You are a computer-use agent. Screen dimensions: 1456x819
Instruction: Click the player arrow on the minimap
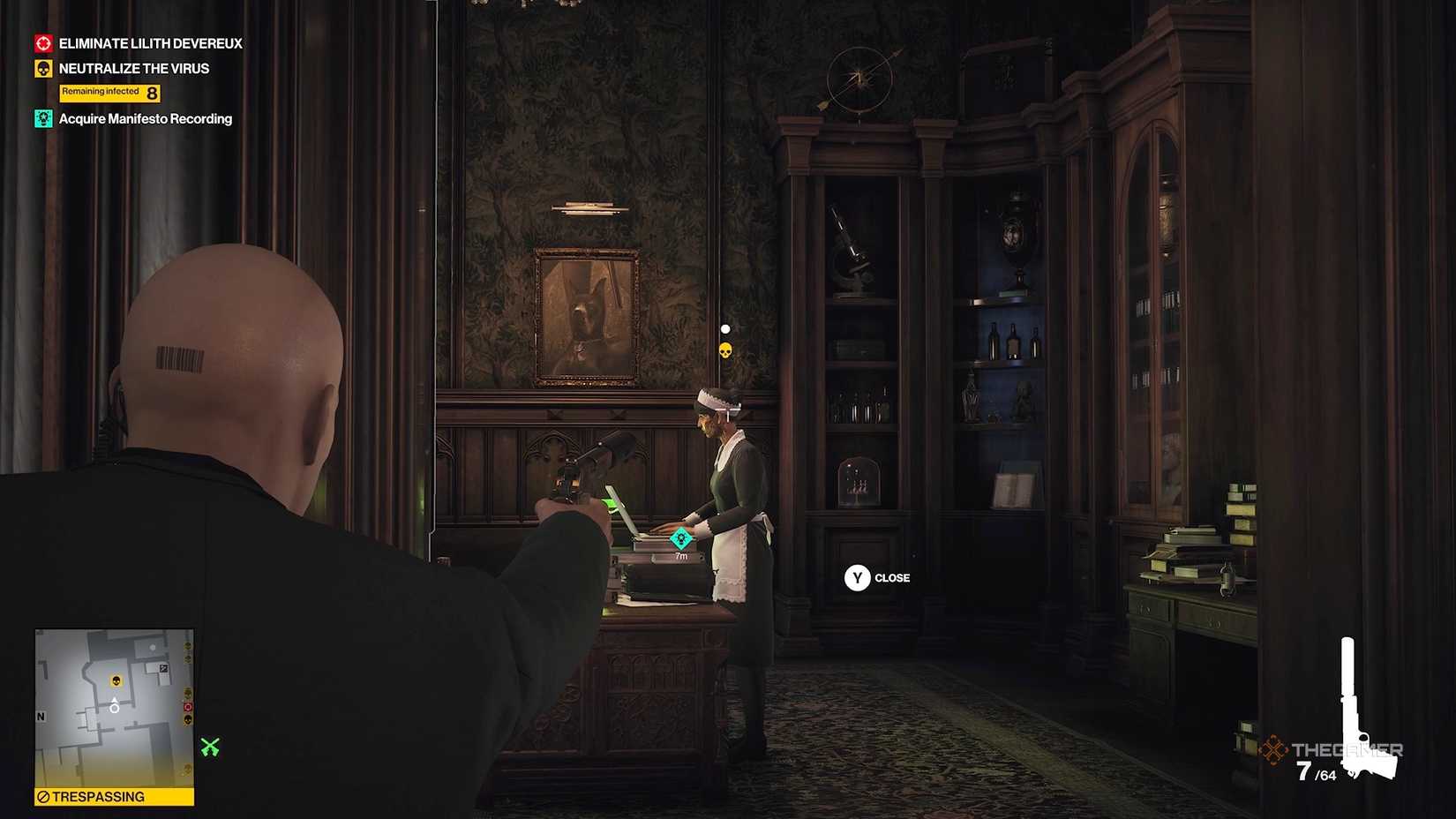point(115,706)
